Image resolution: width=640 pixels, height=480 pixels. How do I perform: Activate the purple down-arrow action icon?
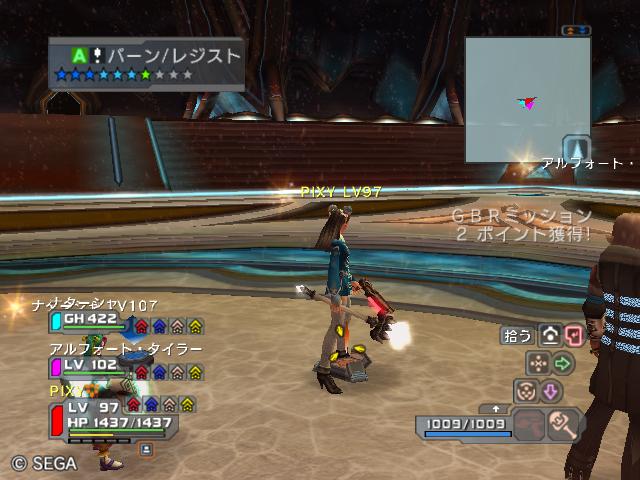click(x=551, y=391)
